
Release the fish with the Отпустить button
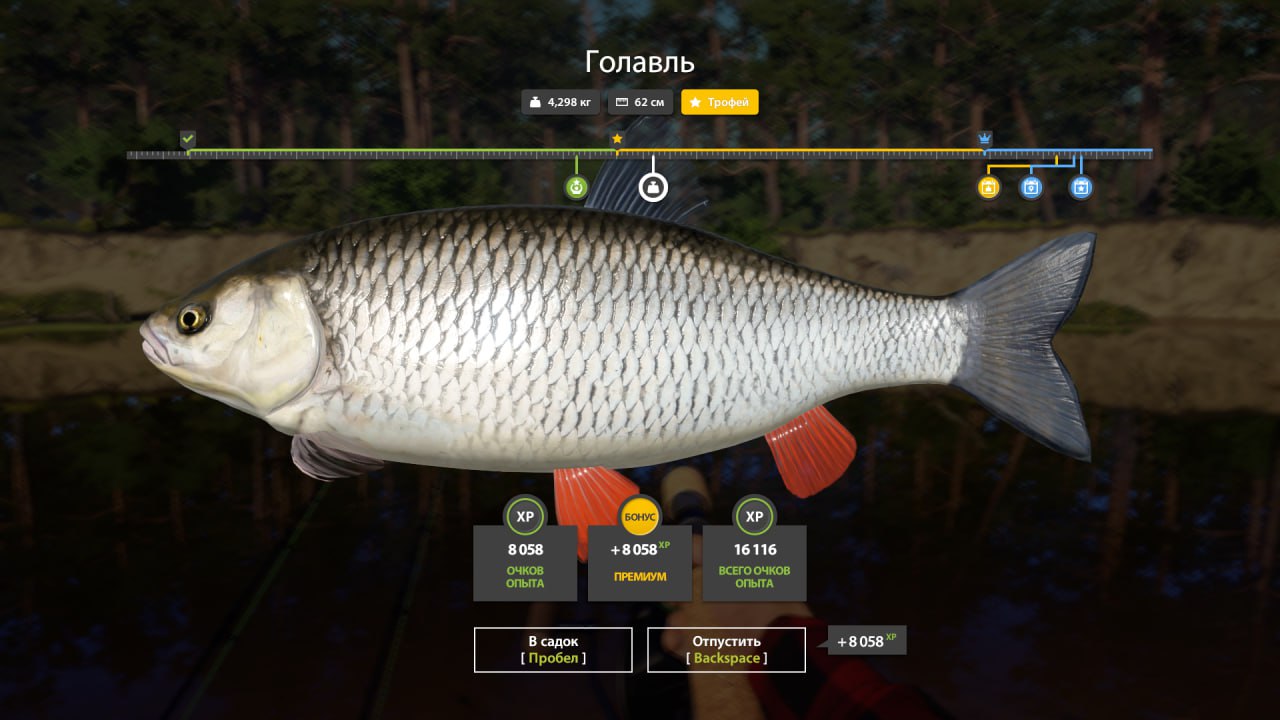tap(726, 649)
